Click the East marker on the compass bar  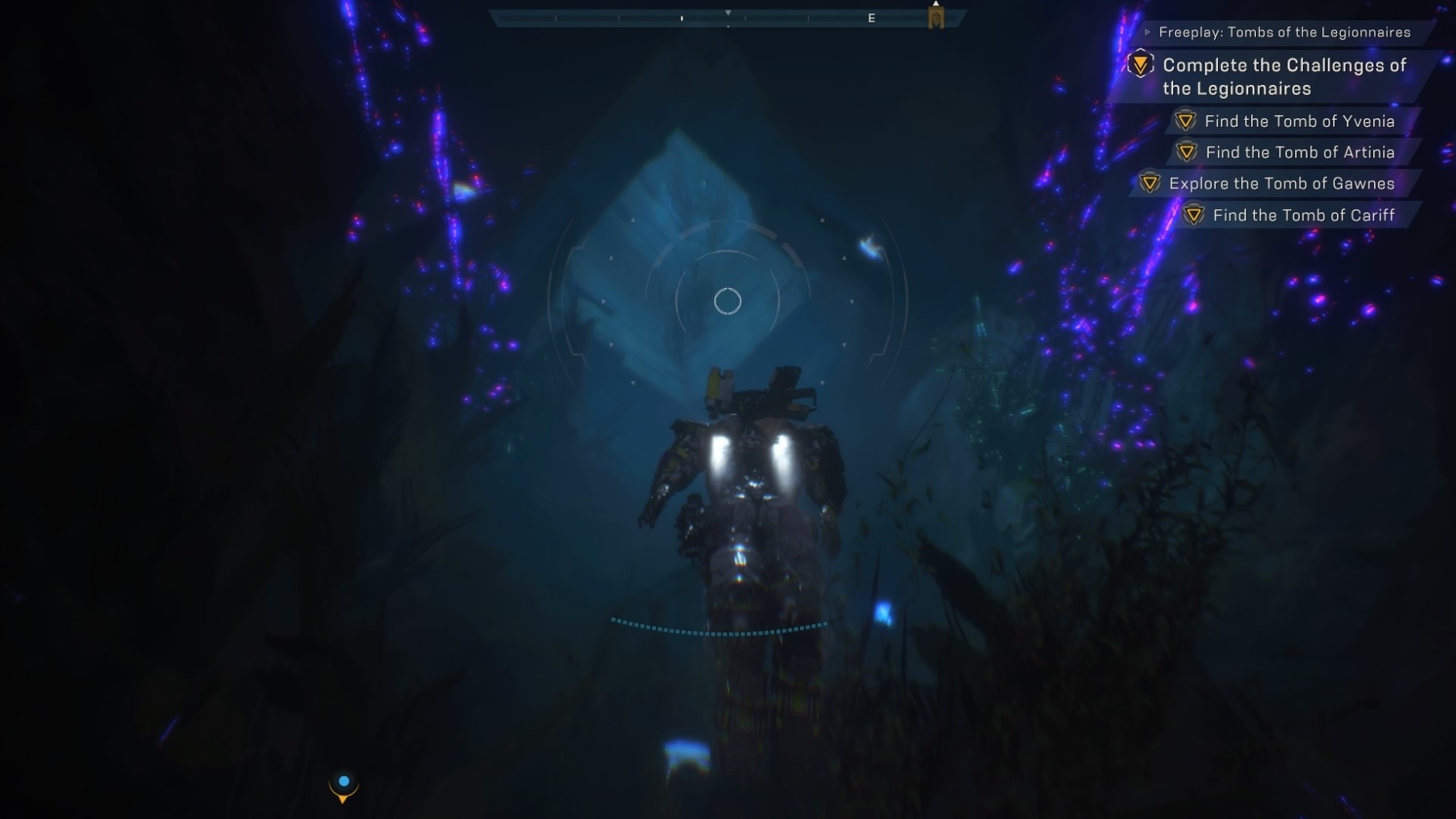click(x=871, y=18)
